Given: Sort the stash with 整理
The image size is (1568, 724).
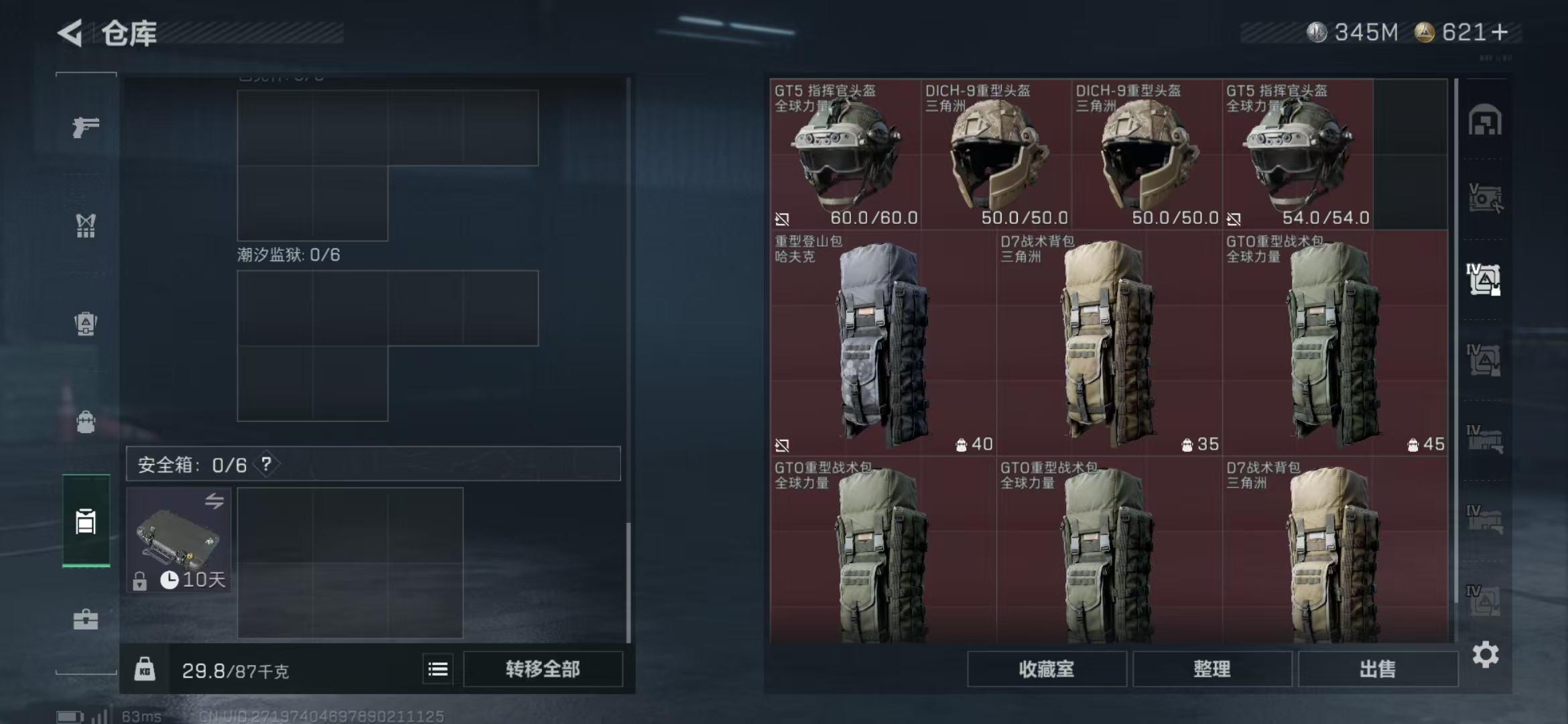Looking at the screenshot, I should pos(1212,669).
